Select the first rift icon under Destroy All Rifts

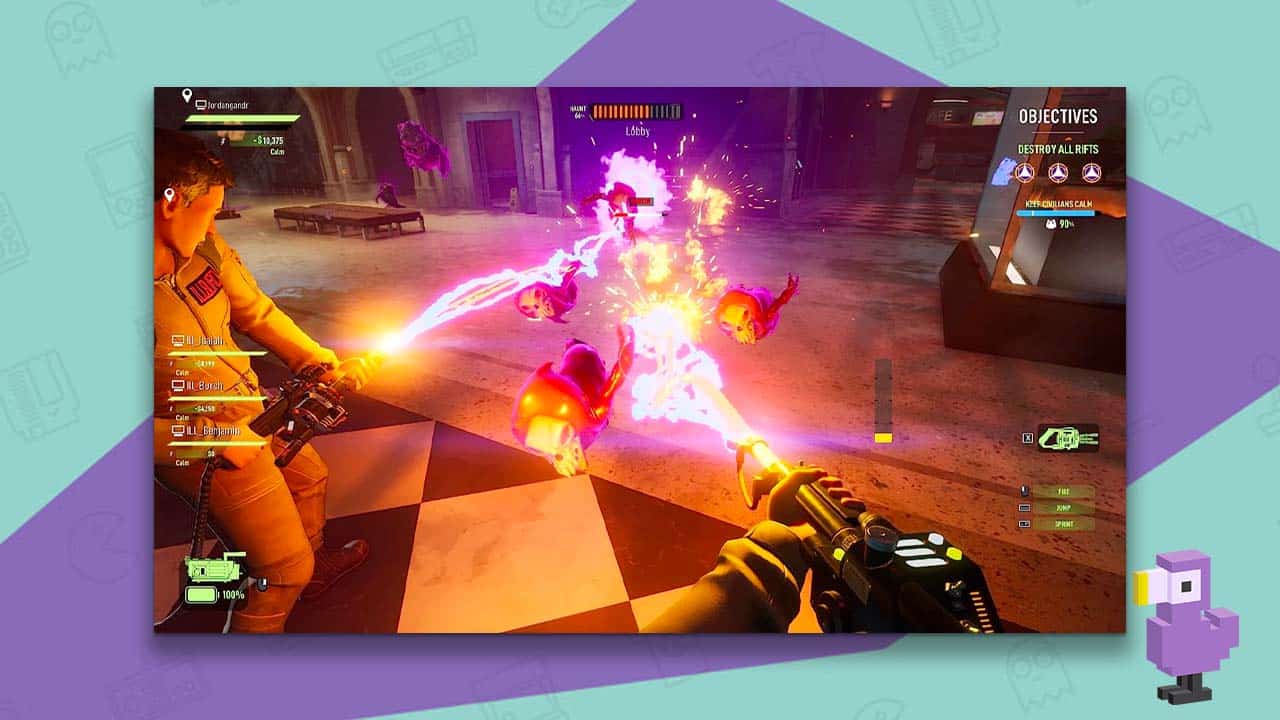pos(1026,171)
